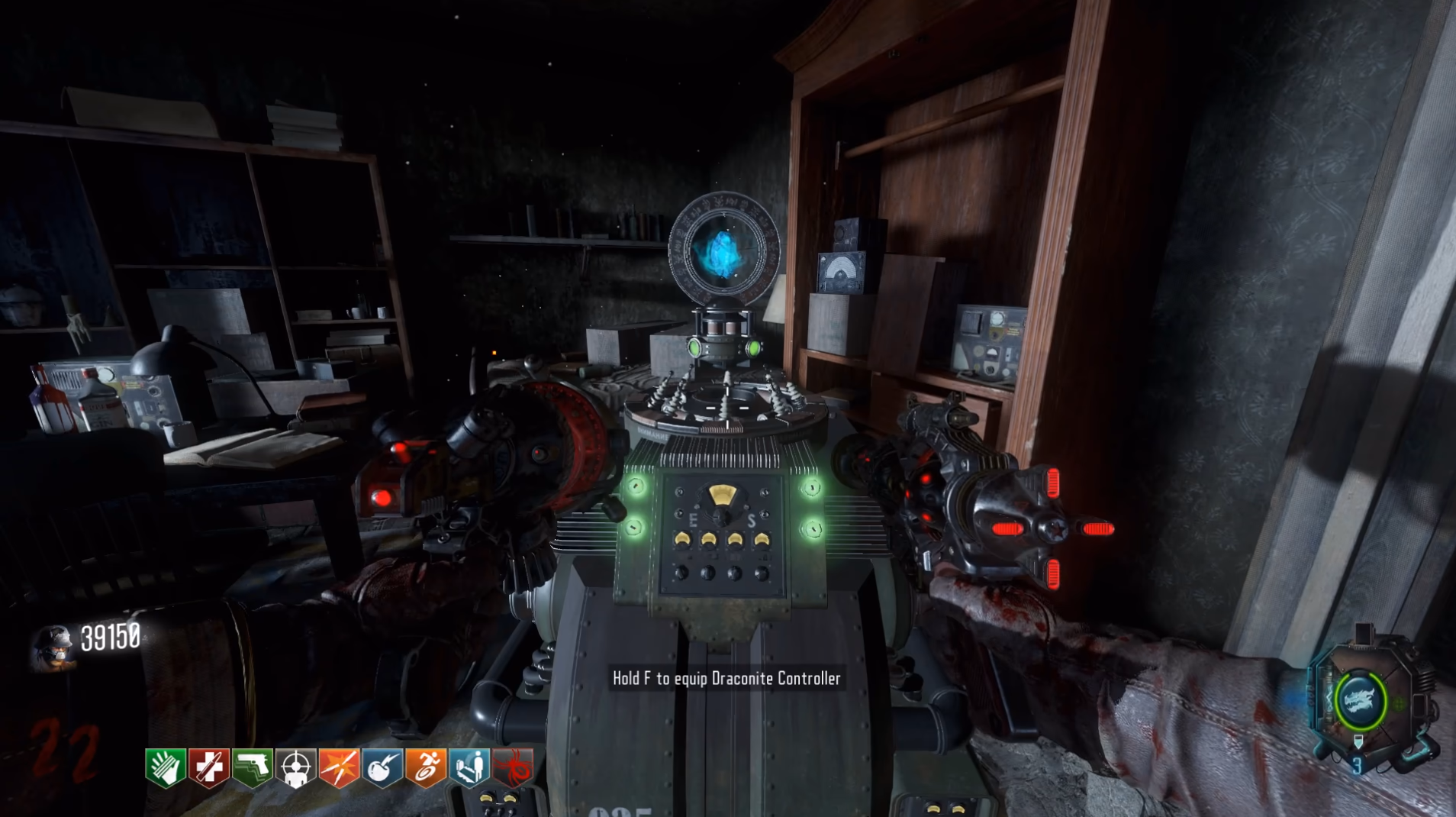Select the Electric Cherry perk icon
This screenshot has width=1456, height=817.
pyautogui.click(x=383, y=767)
